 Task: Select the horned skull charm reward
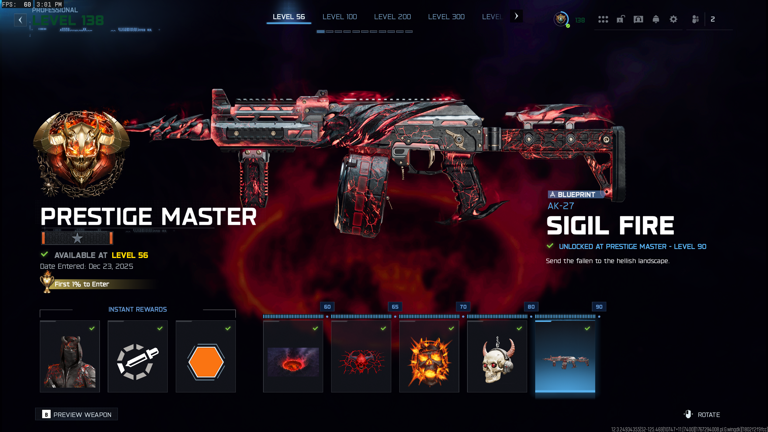(497, 357)
